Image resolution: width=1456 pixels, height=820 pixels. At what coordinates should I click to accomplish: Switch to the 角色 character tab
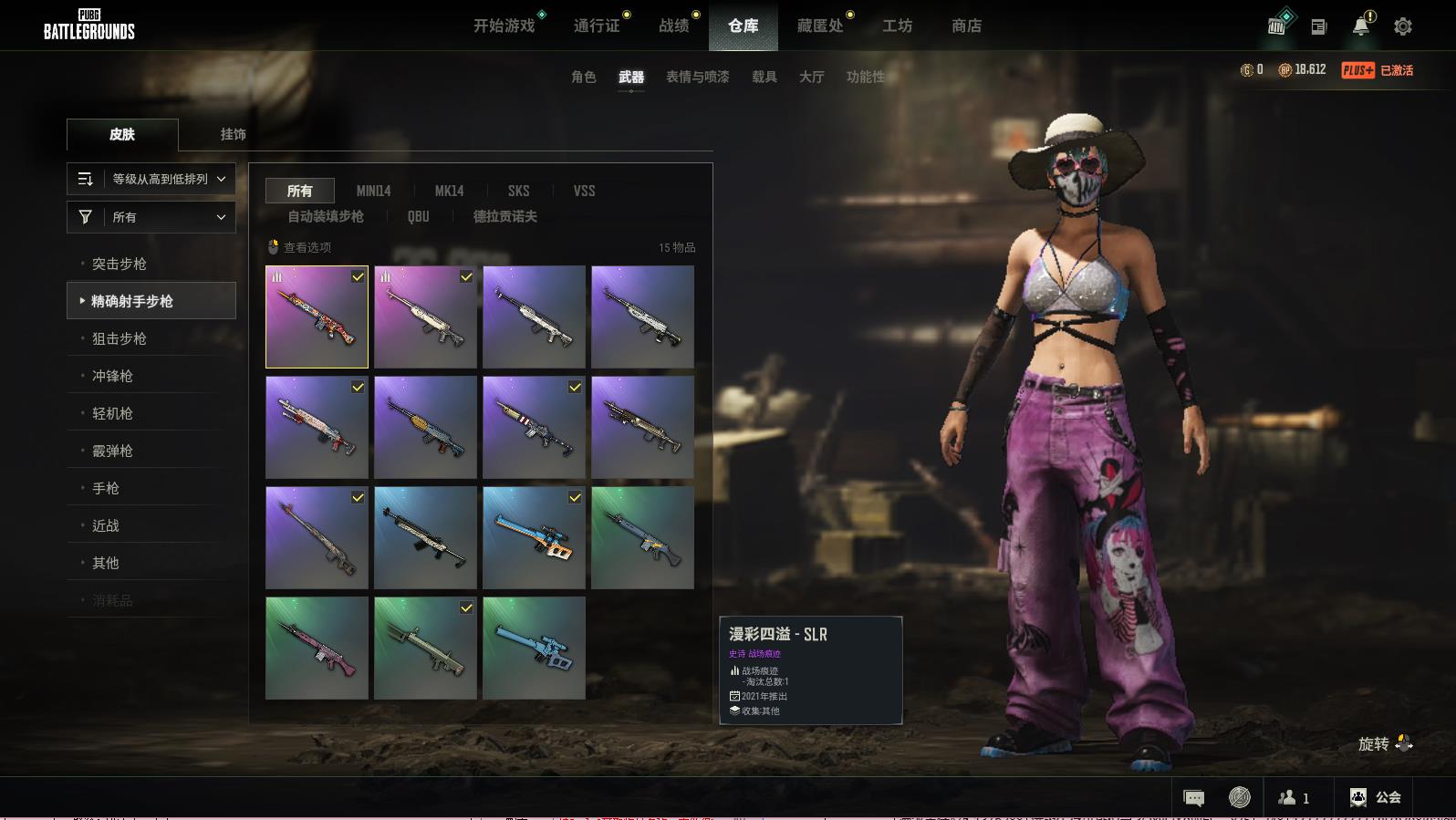pyautogui.click(x=583, y=77)
